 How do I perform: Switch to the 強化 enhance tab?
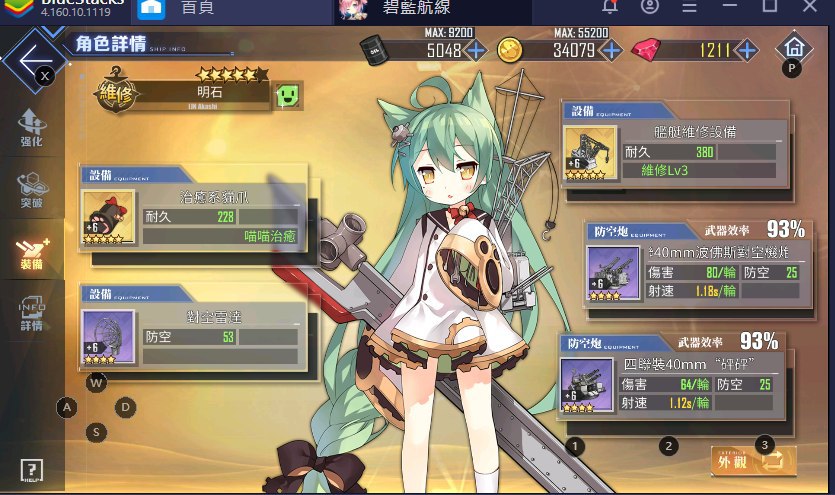[31, 128]
